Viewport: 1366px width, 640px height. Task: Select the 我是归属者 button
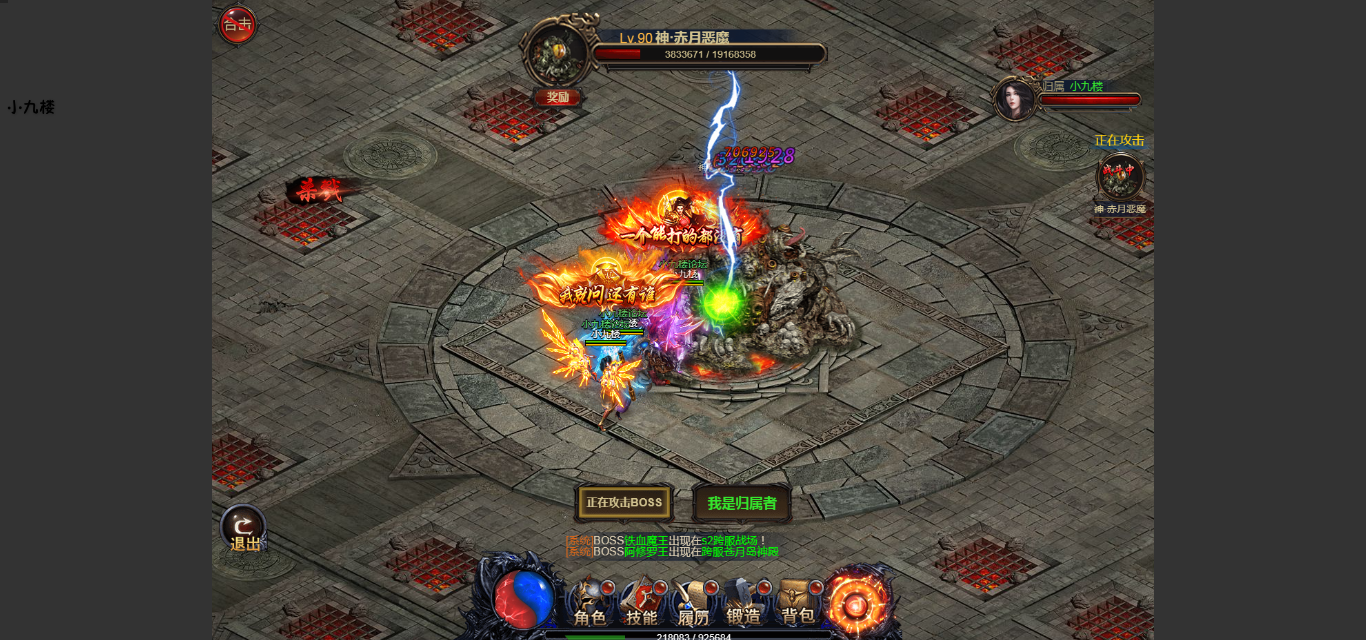click(x=741, y=503)
